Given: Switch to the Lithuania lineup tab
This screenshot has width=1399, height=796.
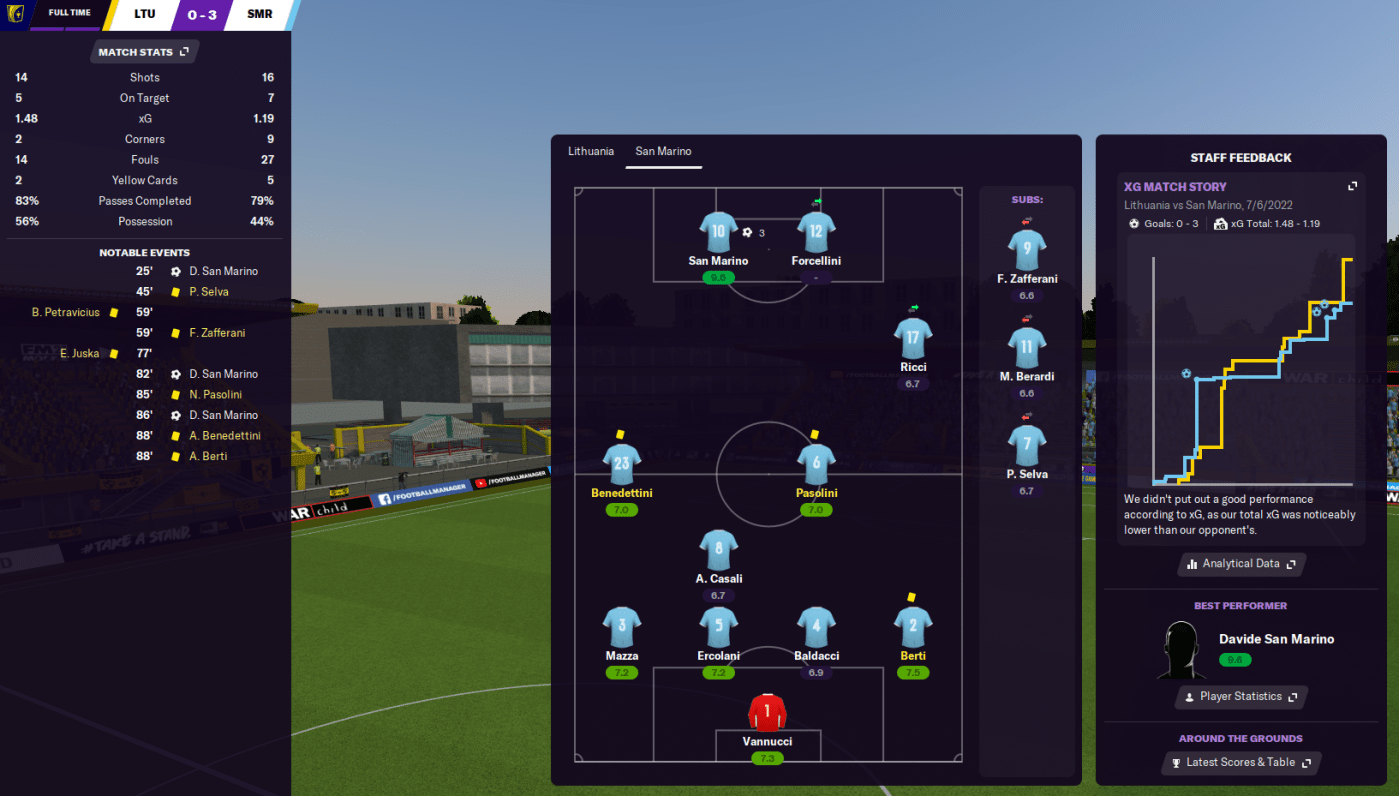Looking at the screenshot, I should (x=591, y=151).
